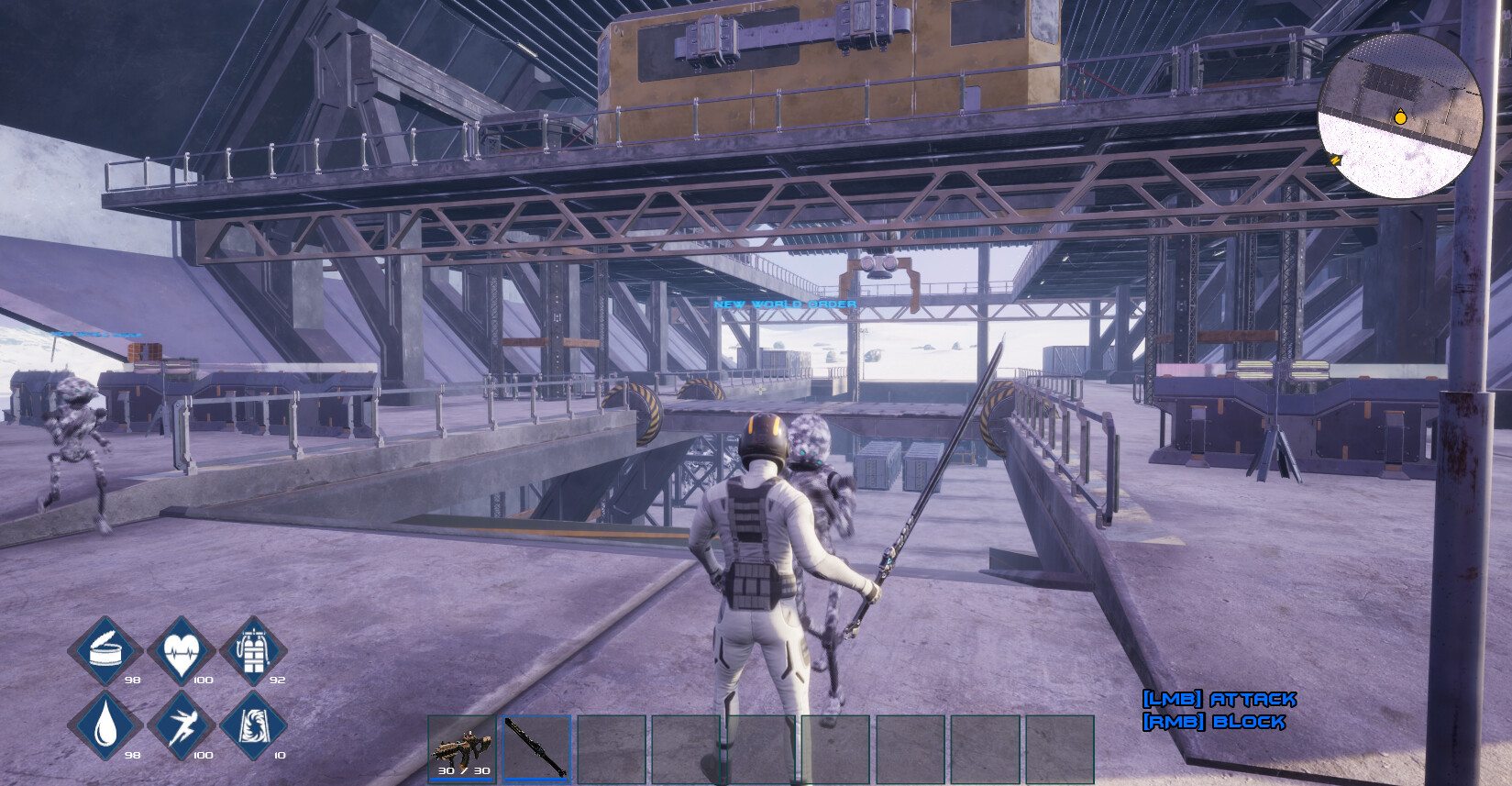The width and height of the screenshot is (1512, 786).
Task: Click the rifle in hotbar slot one
Action: click(463, 745)
